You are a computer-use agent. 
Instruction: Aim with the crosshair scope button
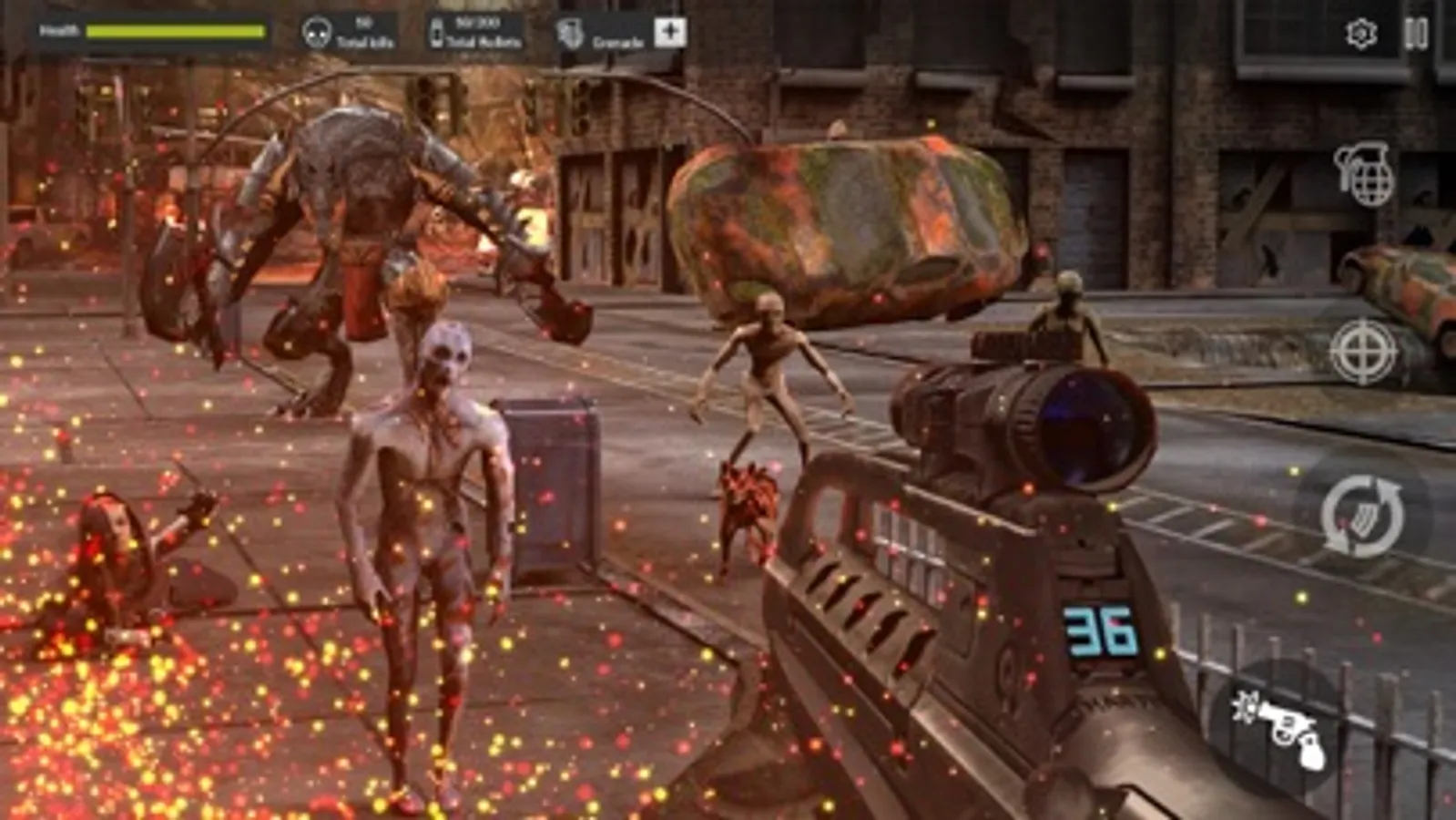pos(1362,351)
